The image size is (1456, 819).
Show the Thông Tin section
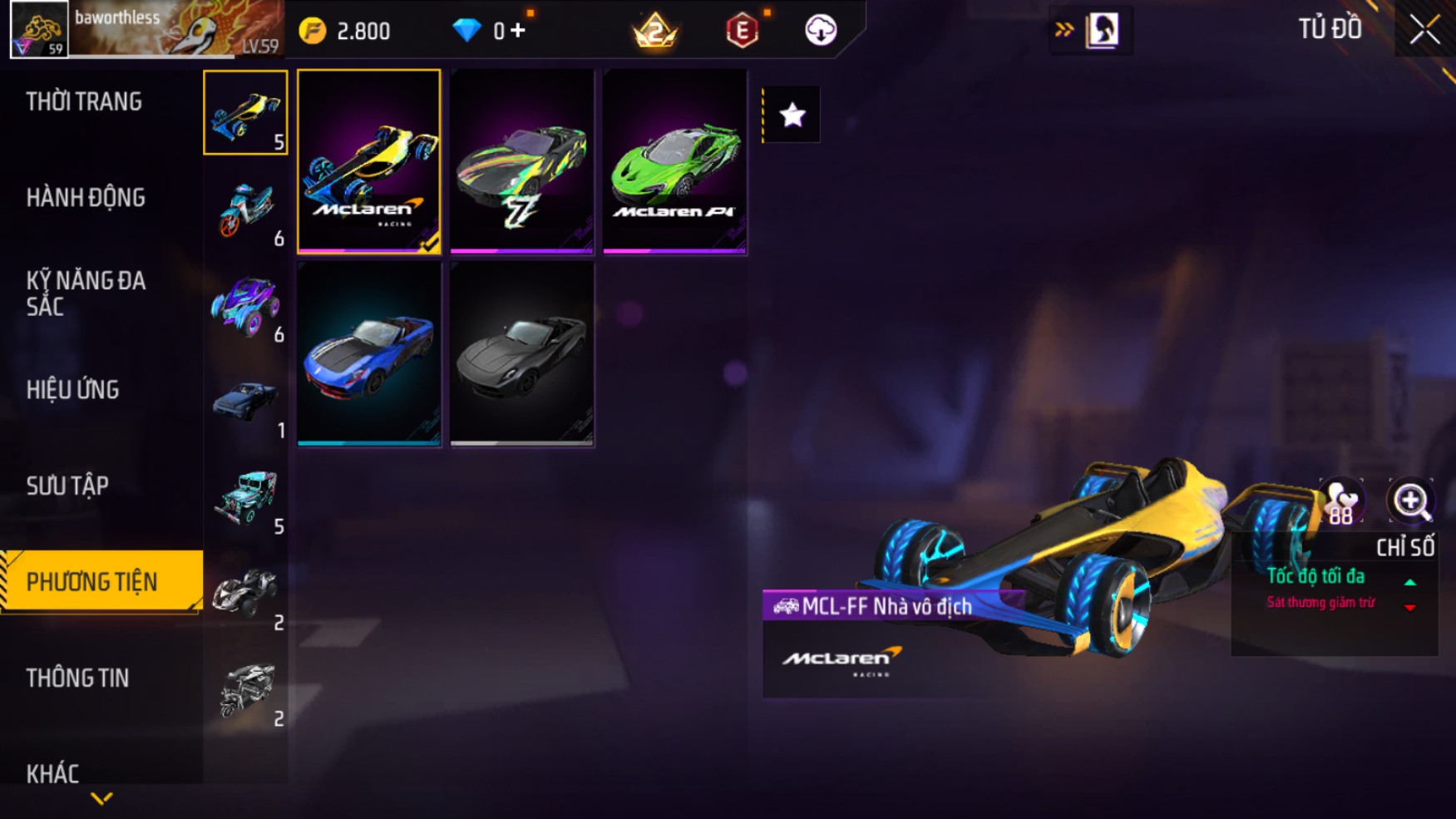[x=77, y=678]
